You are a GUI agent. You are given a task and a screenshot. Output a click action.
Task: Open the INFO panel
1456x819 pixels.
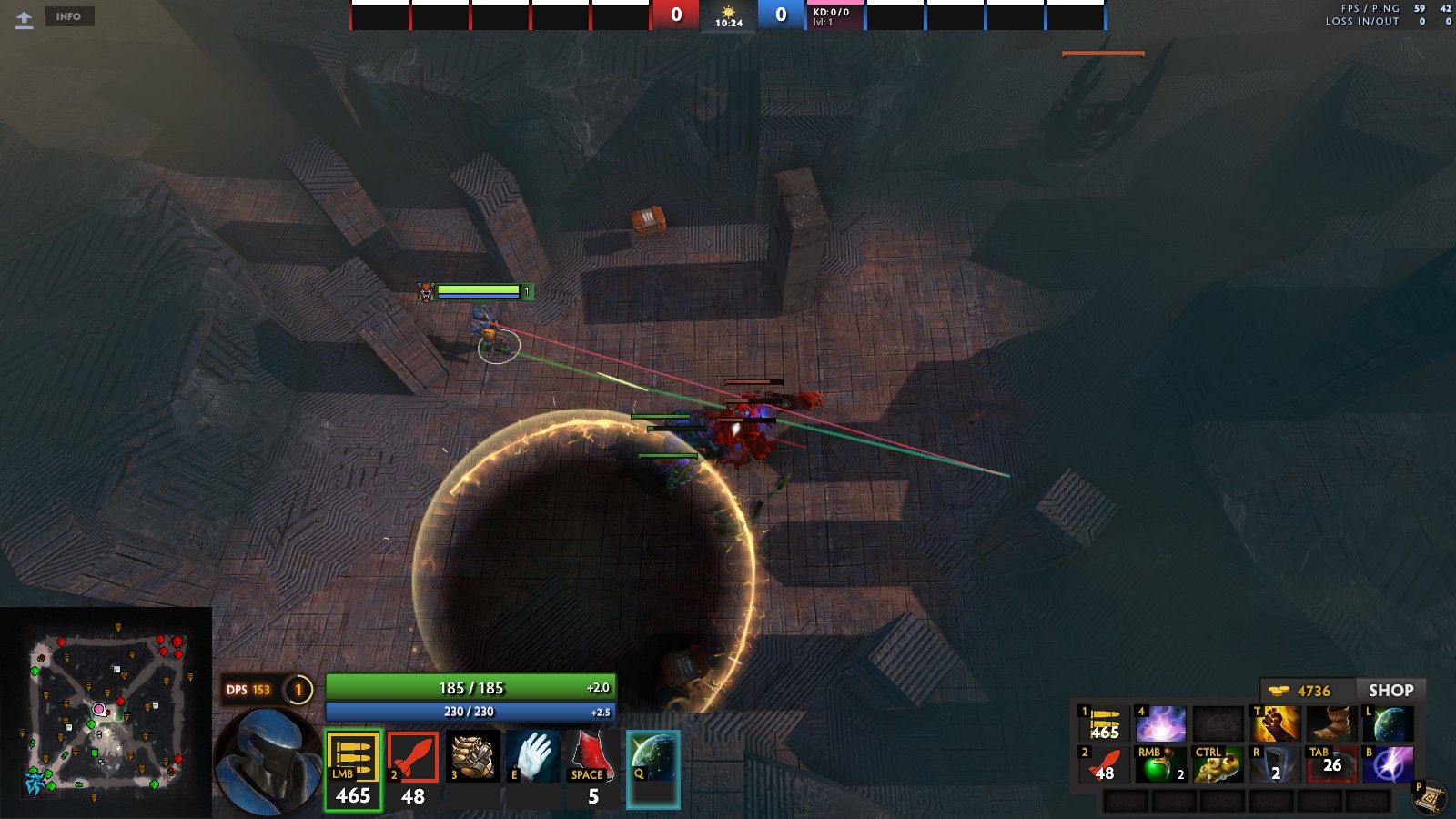click(69, 16)
